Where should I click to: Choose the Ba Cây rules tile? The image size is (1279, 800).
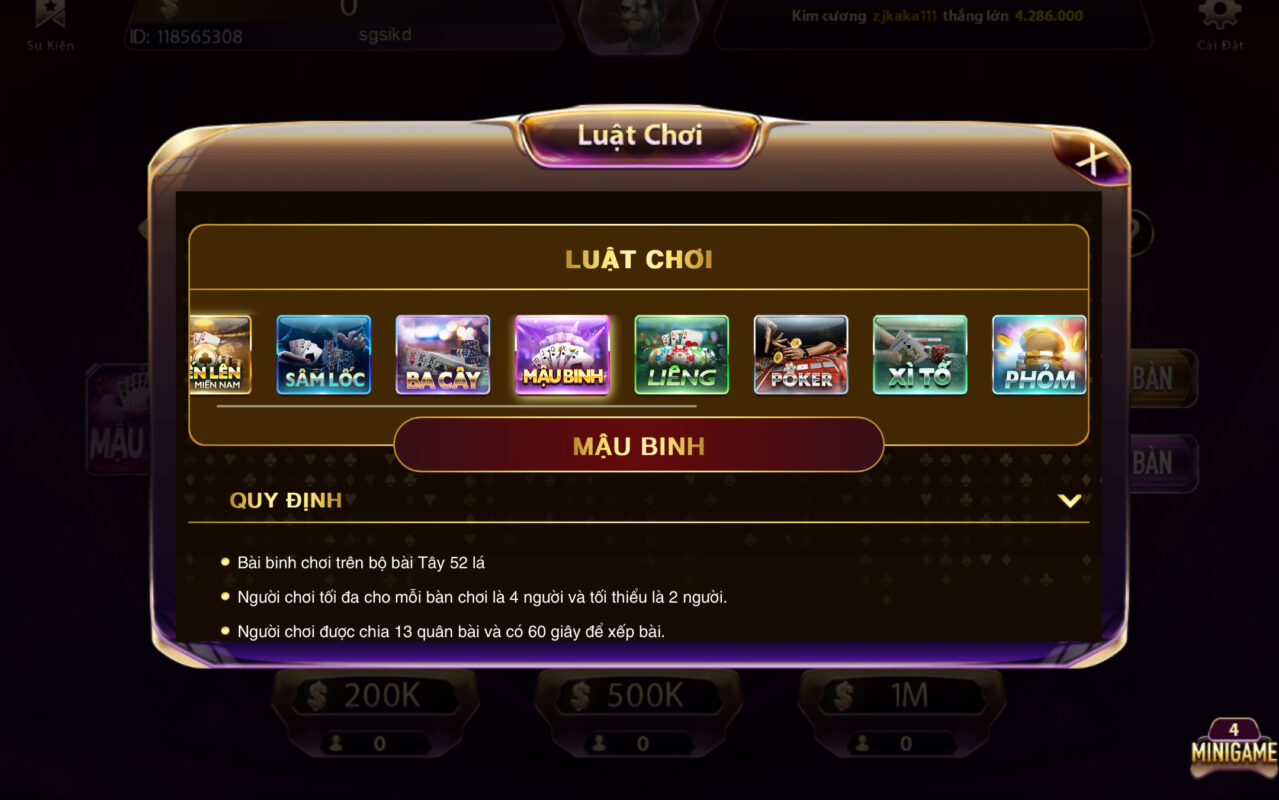[442, 355]
